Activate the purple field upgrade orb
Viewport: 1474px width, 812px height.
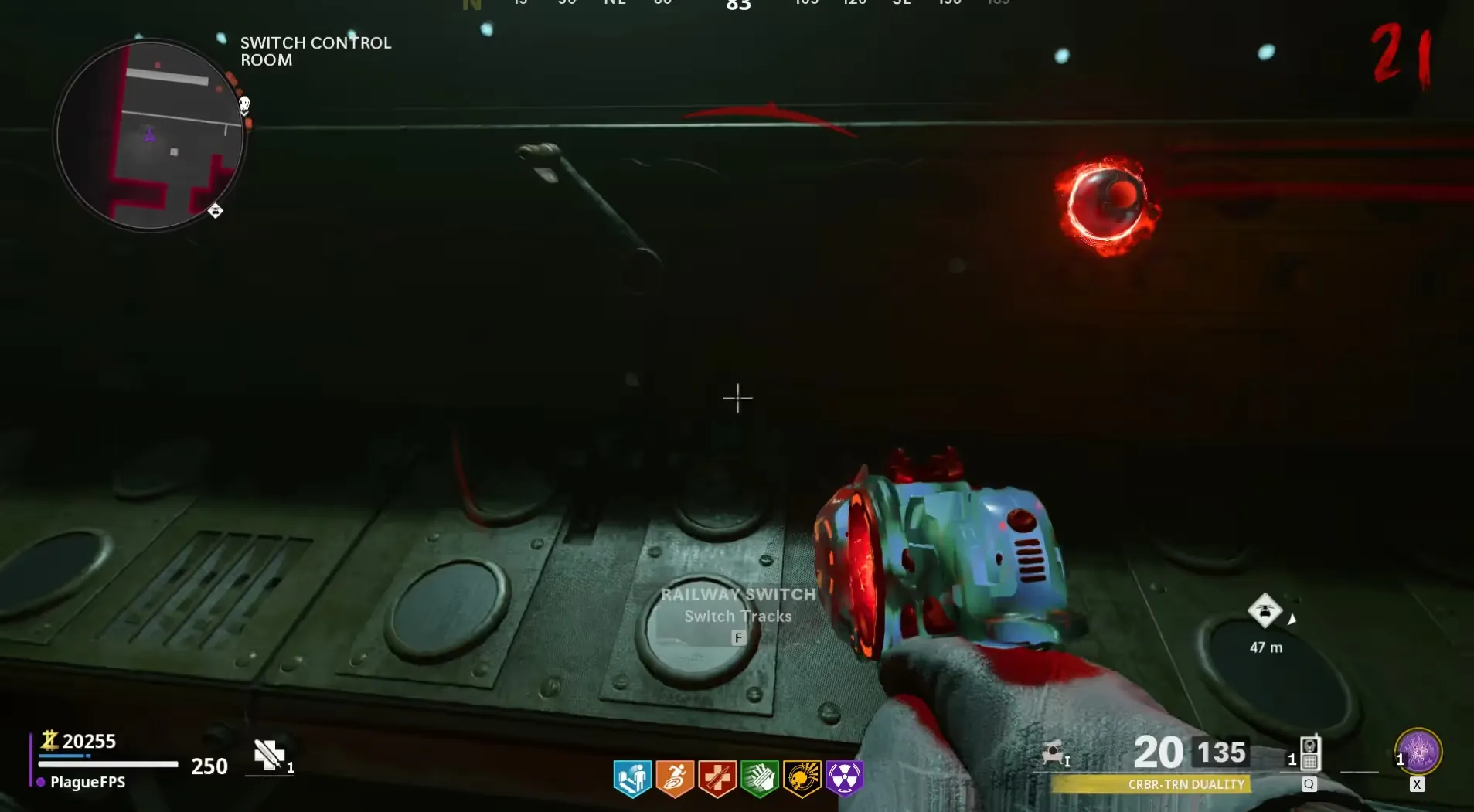pos(1418,752)
